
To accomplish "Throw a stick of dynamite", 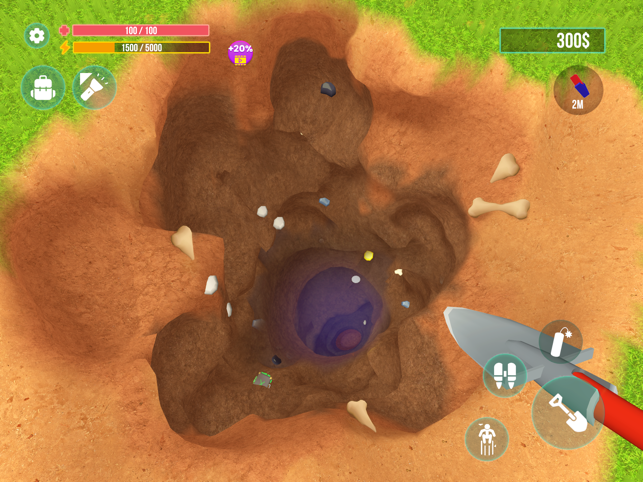I will pos(559,341).
